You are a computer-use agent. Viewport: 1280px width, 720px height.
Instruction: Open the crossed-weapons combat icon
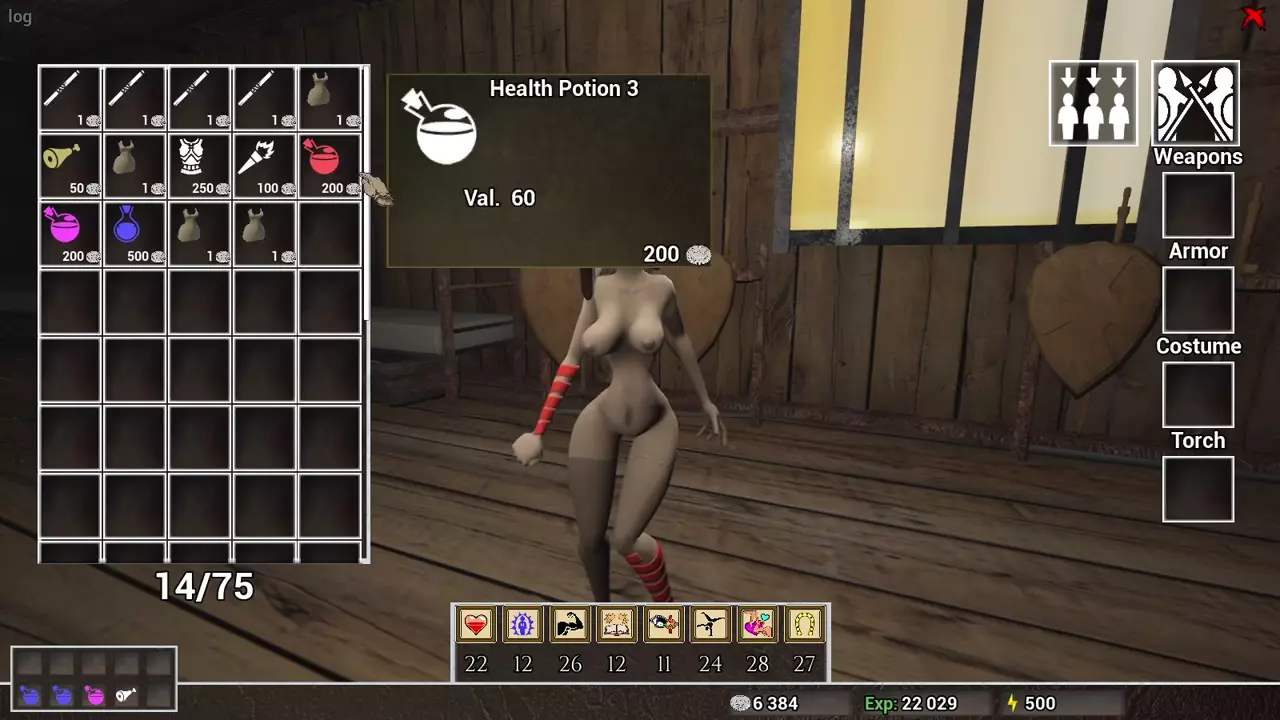[x=1196, y=103]
